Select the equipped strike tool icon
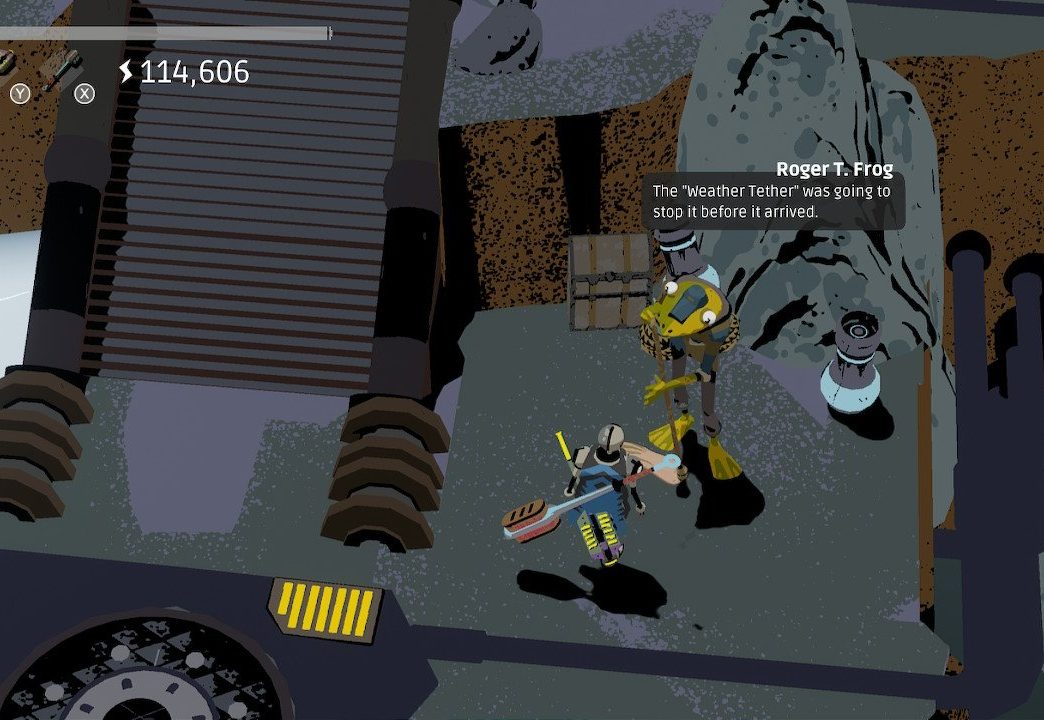1044x720 pixels. pos(62,66)
